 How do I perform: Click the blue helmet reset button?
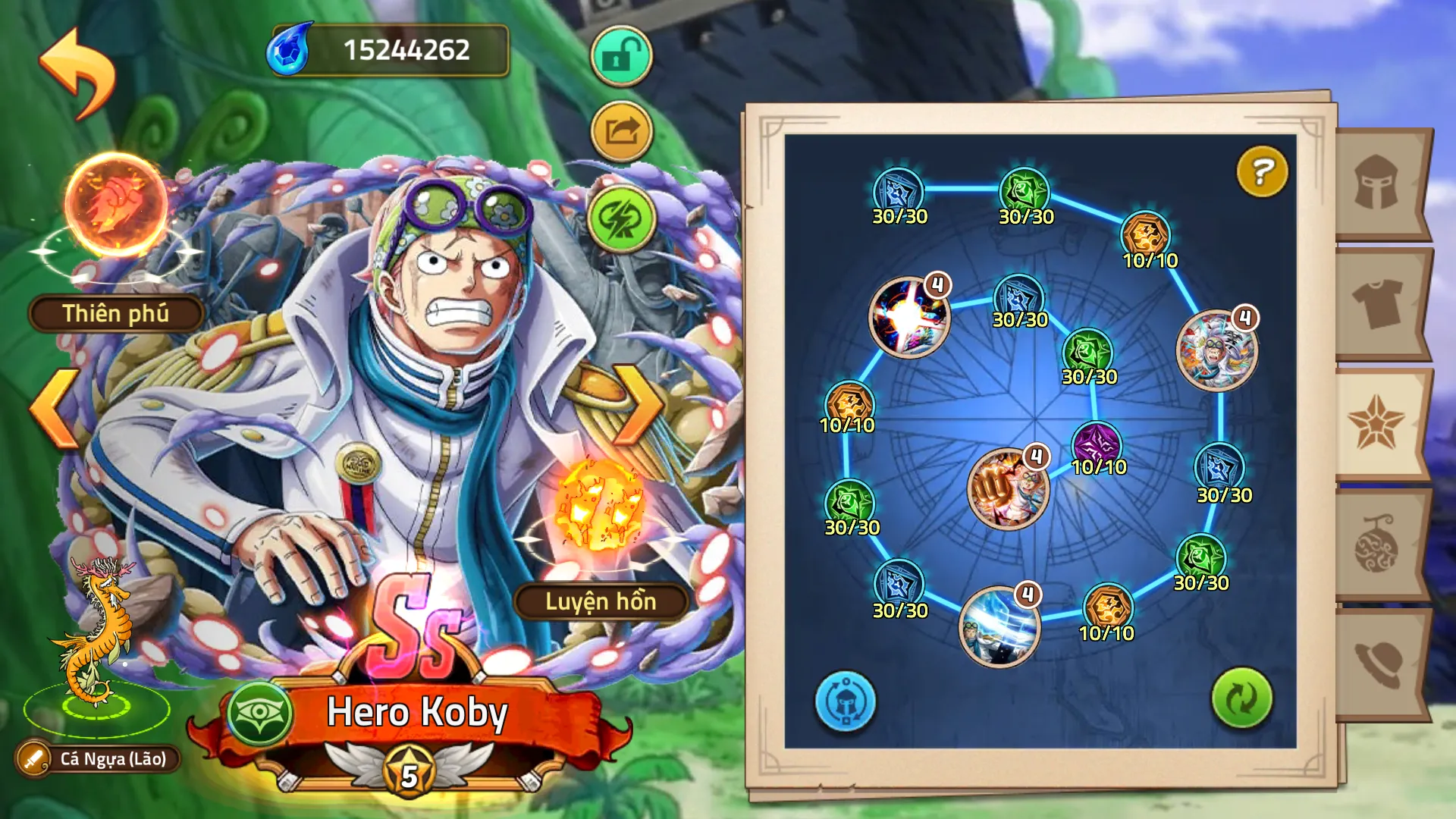point(845,701)
